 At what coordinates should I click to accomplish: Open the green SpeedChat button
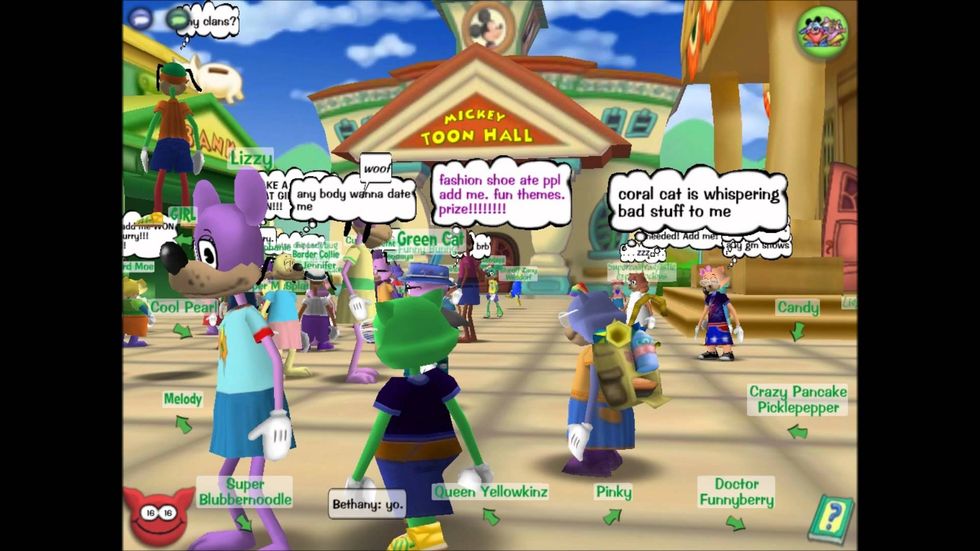click(178, 17)
